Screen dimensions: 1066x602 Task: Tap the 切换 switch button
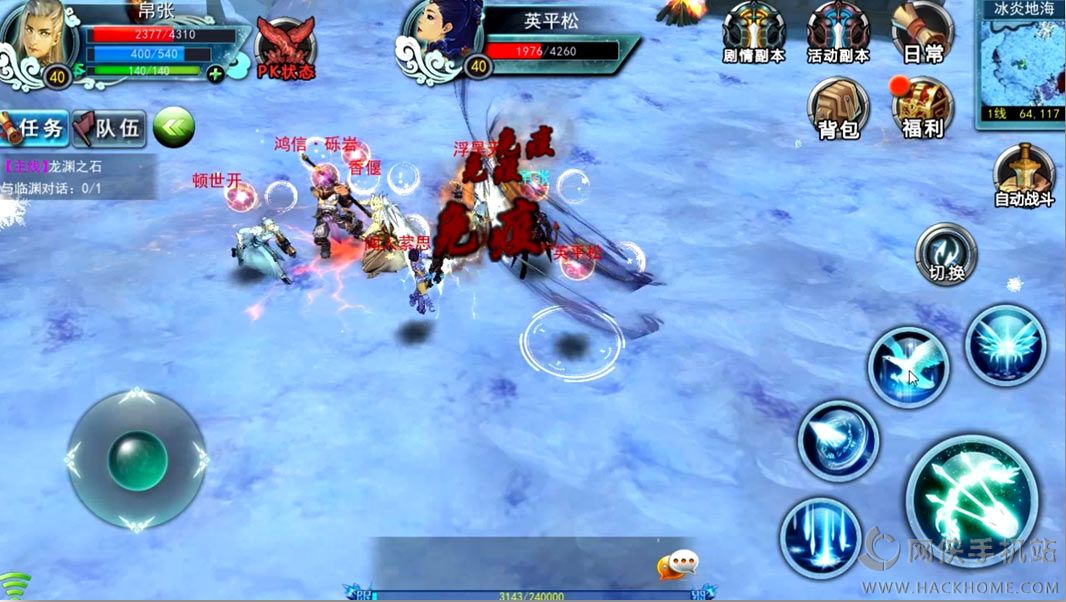coord(946,254)
